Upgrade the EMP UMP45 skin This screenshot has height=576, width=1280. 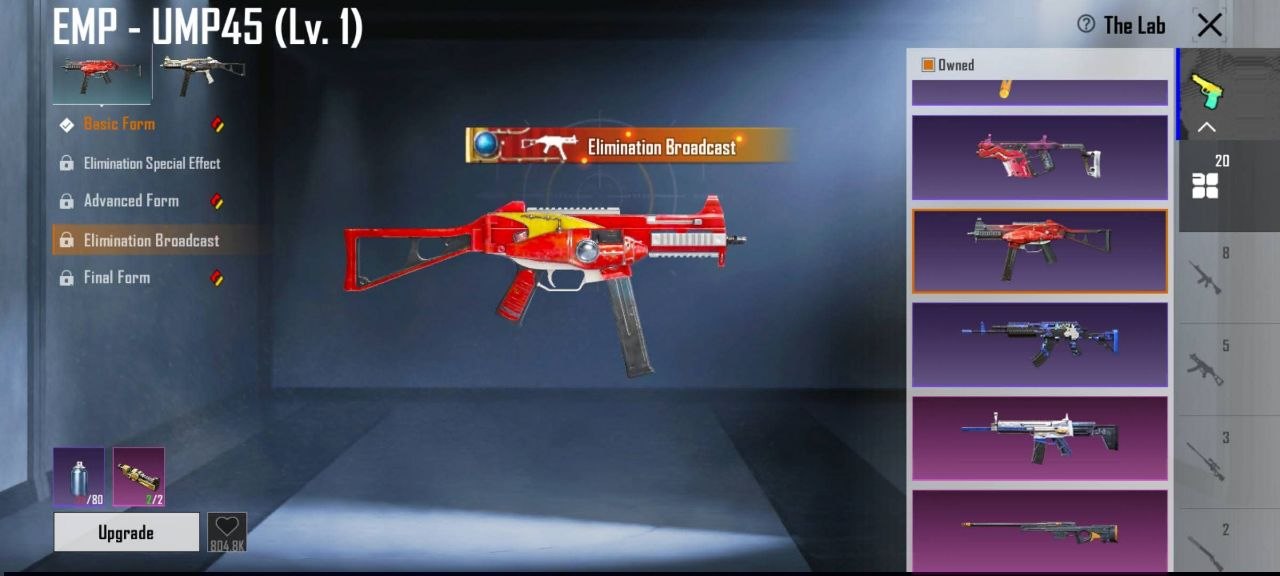click(x=126, y=533)
